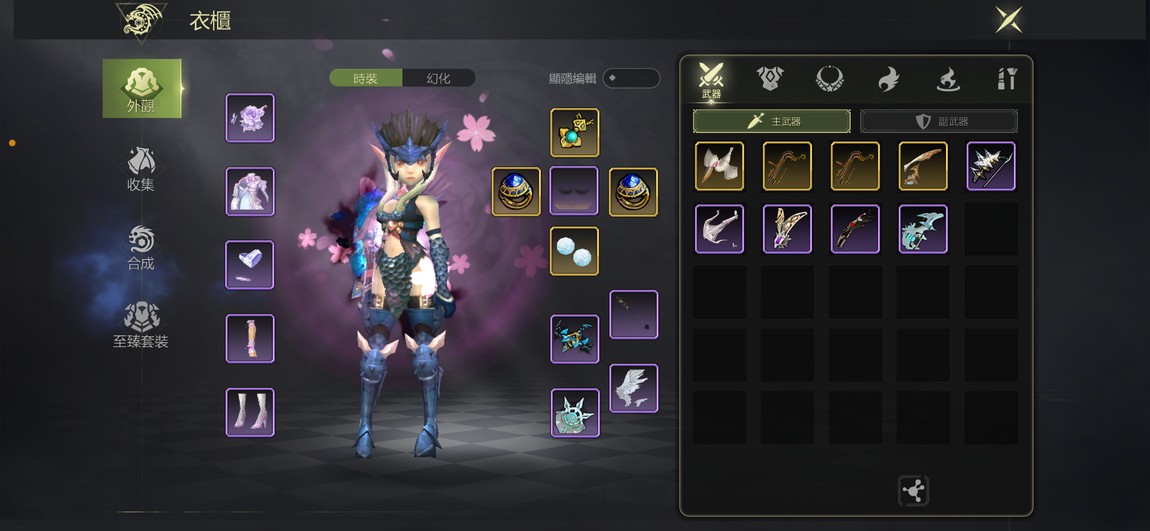The image size is (1150, 531).
Task: Select the spiked silver weapon skin
Action: pyautogui.click(x=991, y=166)
